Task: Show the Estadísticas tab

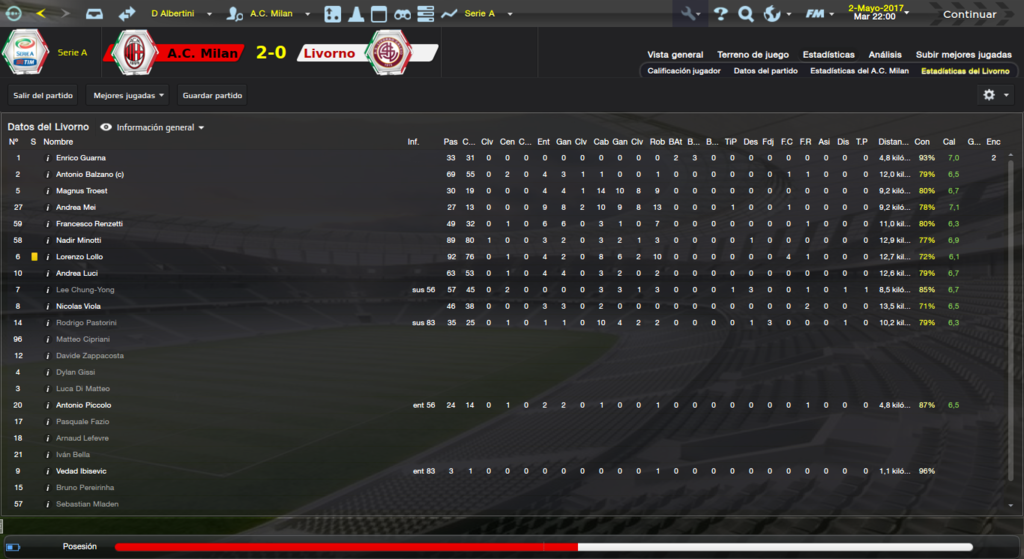Action: [829, 54]
